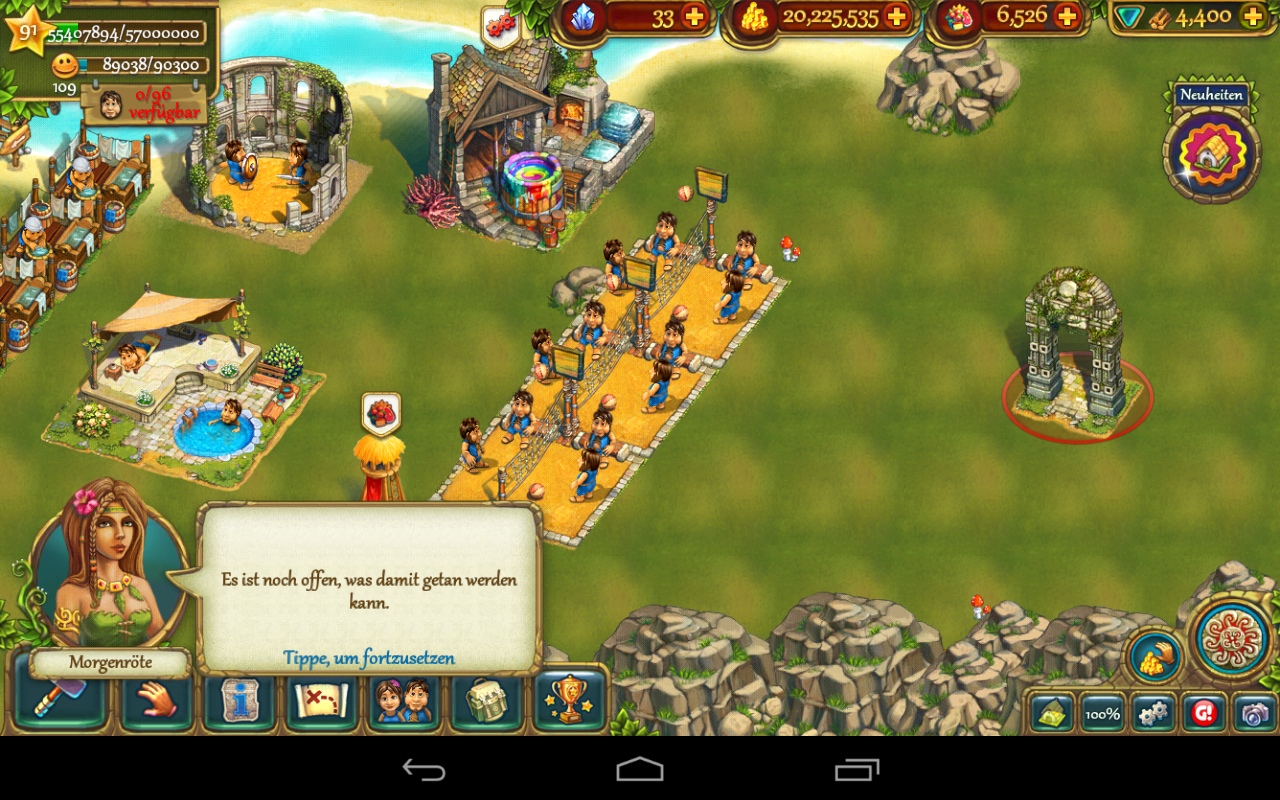Add more red berries with plus button
Image resolution: width=1280 pixels, height=800 pixels.
coord(1068,17)
